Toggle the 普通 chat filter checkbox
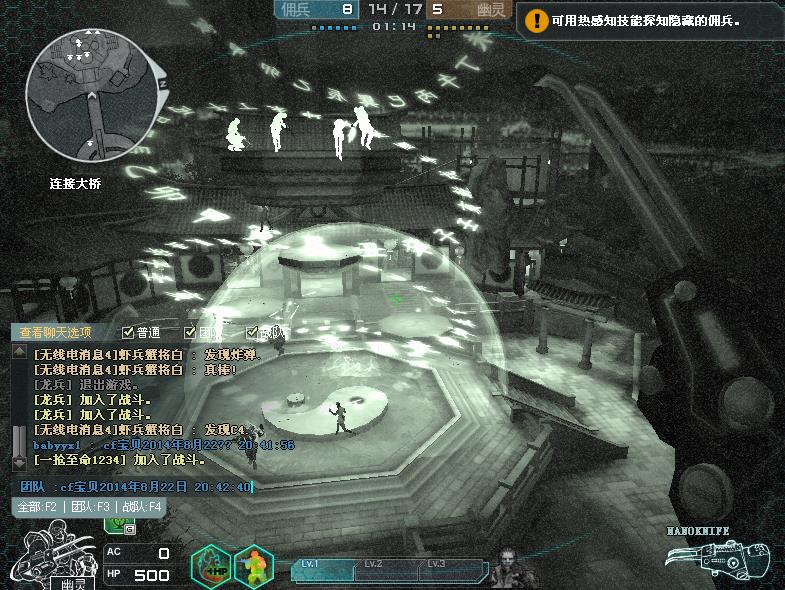The width and height of the screenshot is (785, 590). [128, 332]
